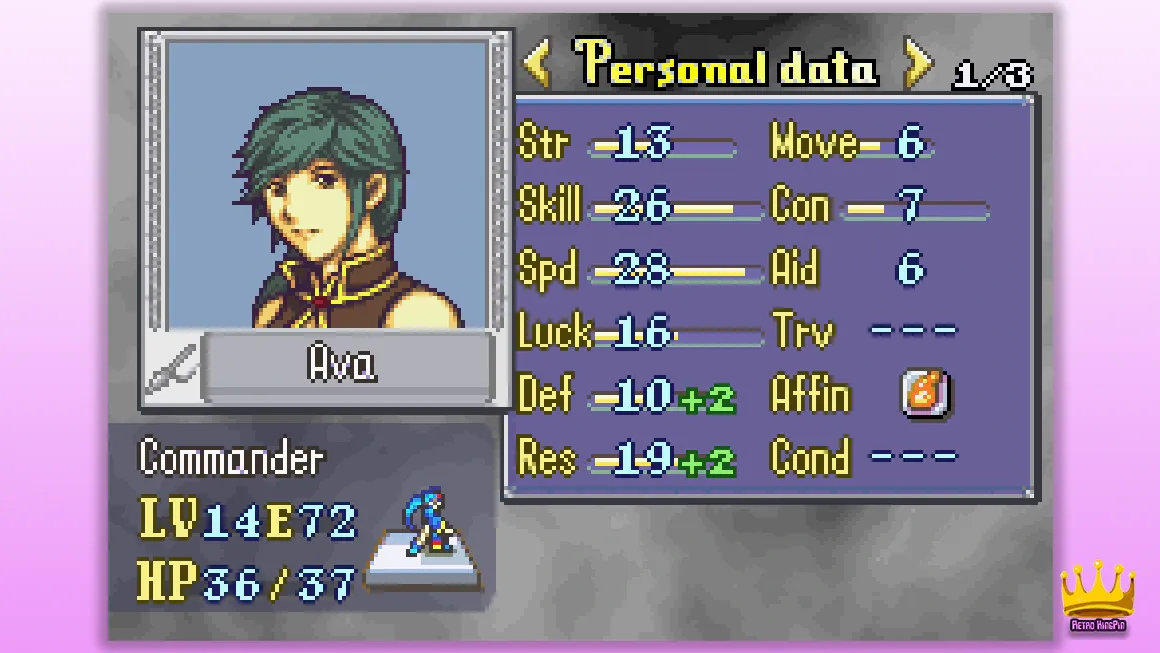Select the sword weapon type icon
The width and height of the screenshot is (1160, 653).
tap(173, 373)
